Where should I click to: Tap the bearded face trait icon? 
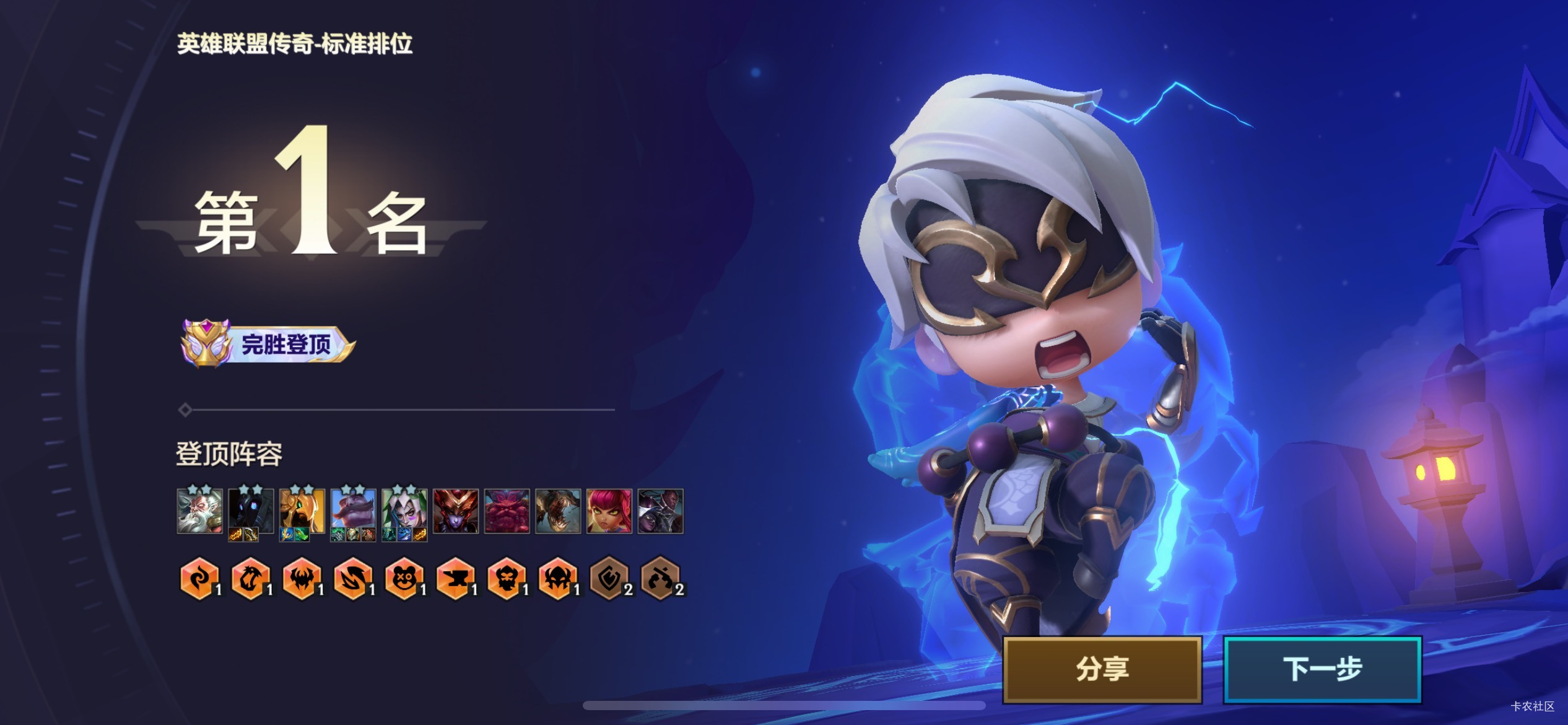507,579
